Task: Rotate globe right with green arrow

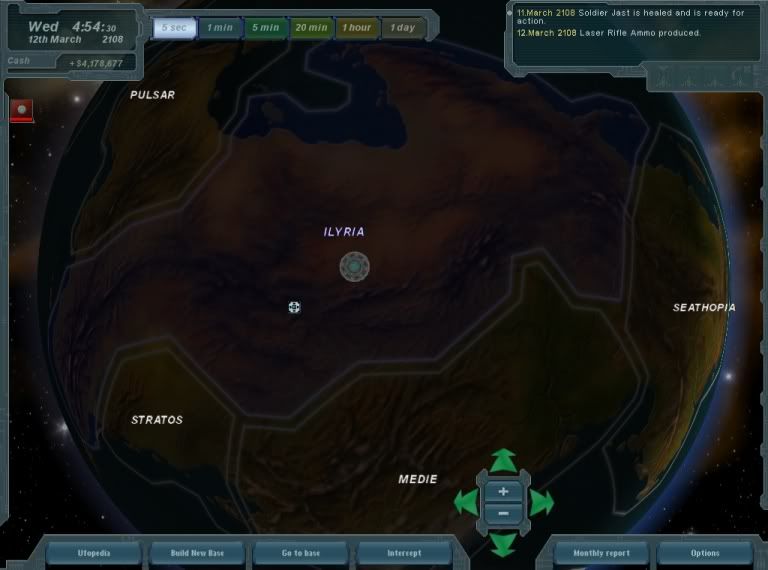Action: pos(541,502)
